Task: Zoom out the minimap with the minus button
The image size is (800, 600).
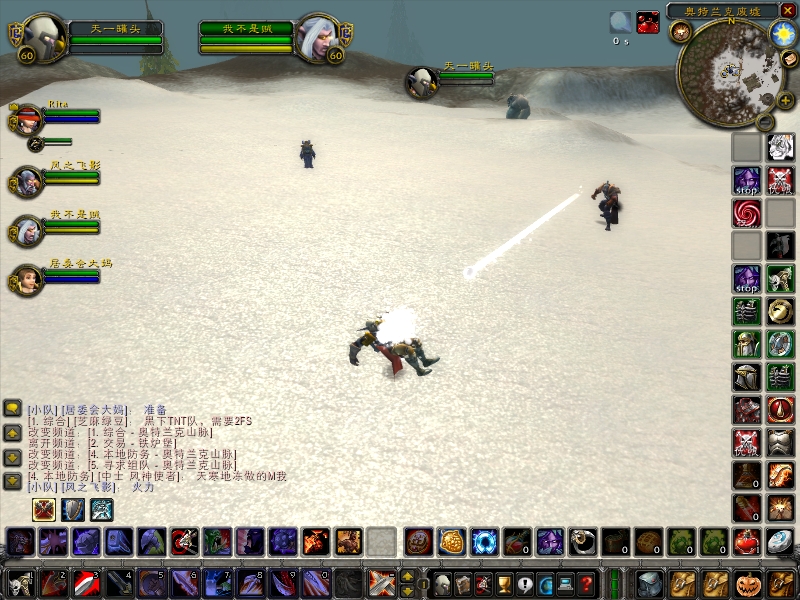Action: pos(764,123)
